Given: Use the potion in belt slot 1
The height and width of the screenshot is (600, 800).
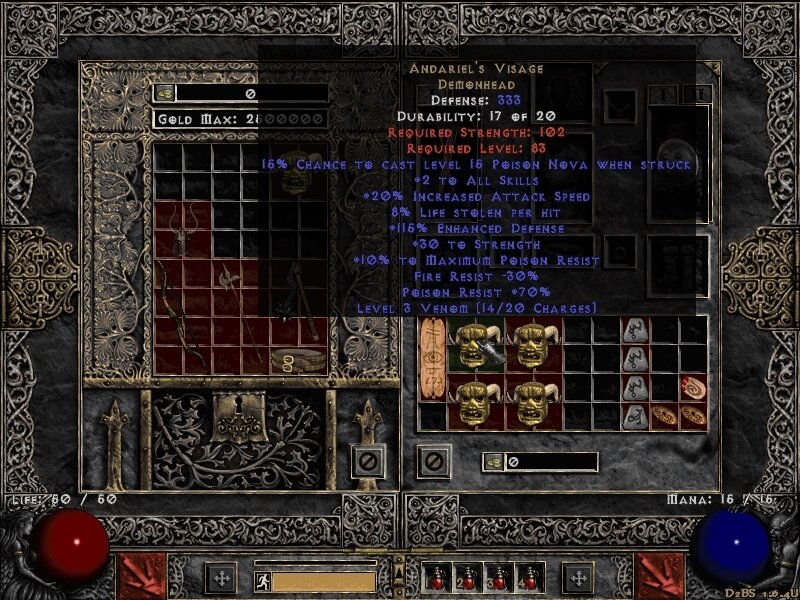Looking at the screenshot, I should click(434, 577).
